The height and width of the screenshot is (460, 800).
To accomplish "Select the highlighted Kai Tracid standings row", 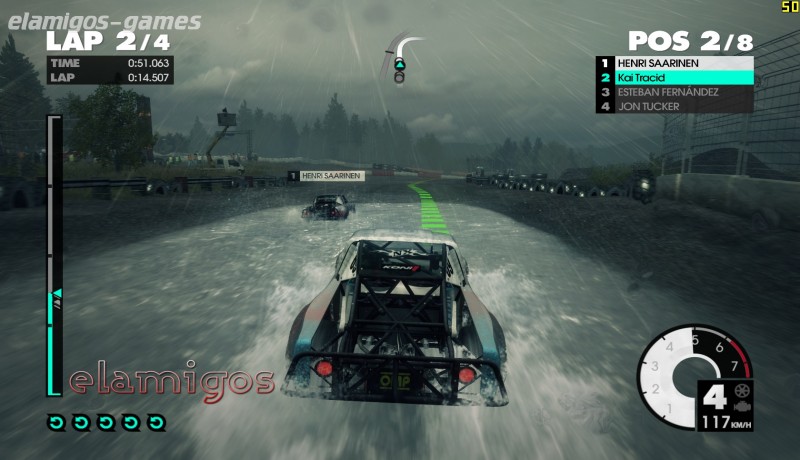I will (675, 77).
